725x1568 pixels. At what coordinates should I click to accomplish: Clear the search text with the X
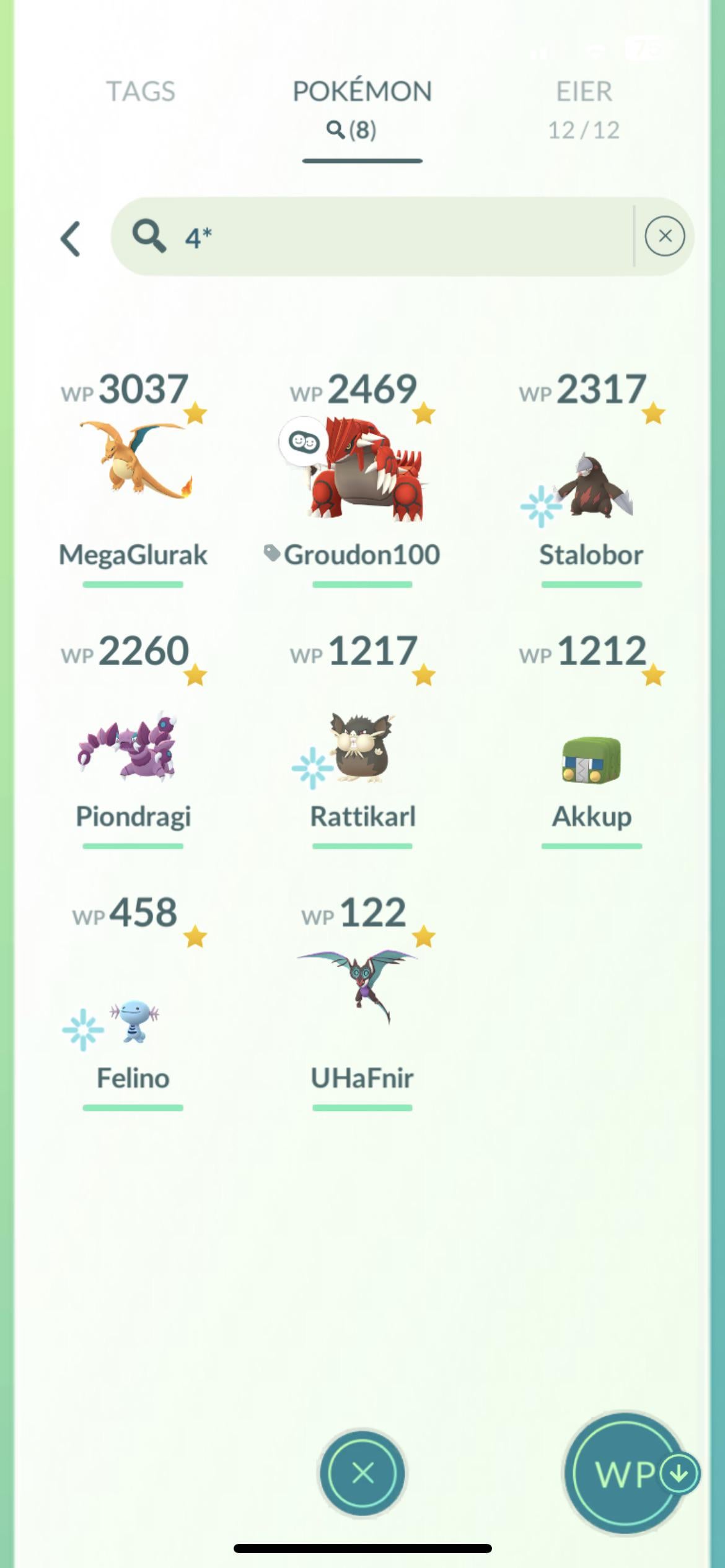pyautogui.click(x=664, y=236)
